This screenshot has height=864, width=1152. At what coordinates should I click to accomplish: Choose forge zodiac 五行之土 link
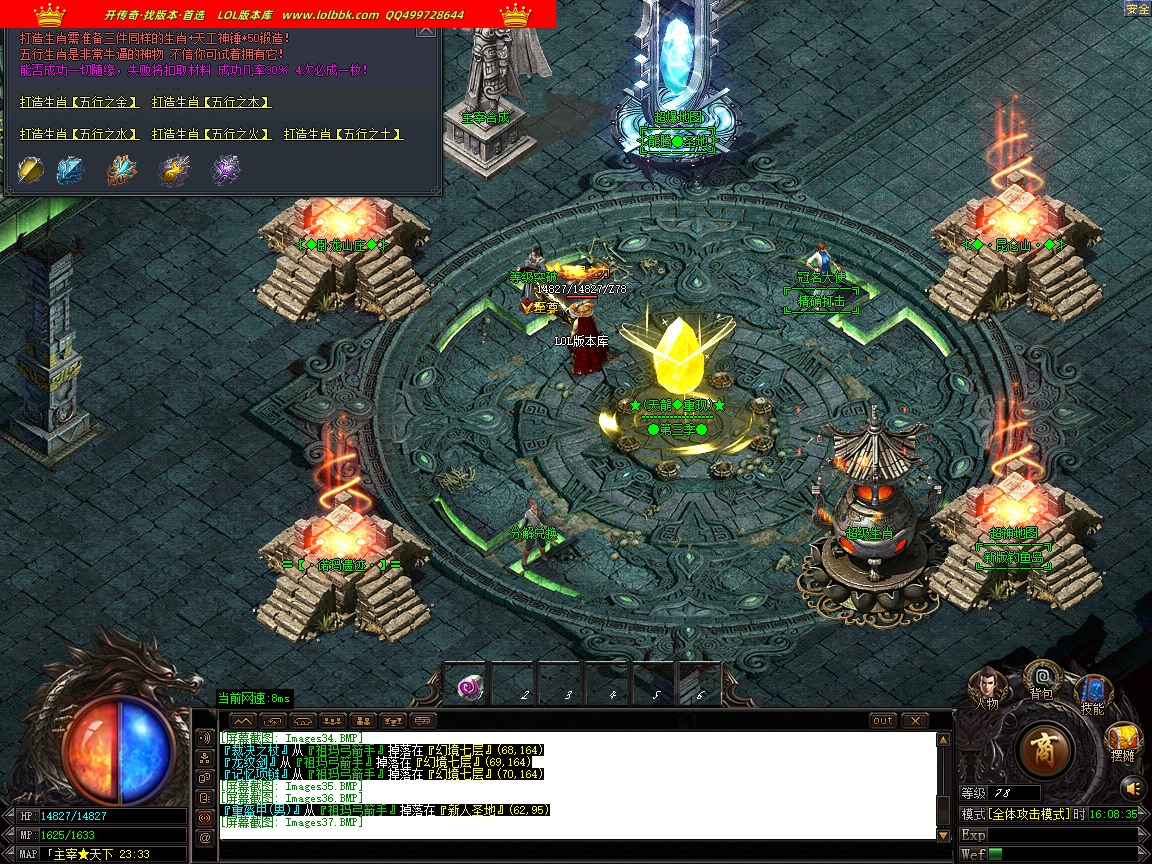pyautogui.click(x=343, y=134)
